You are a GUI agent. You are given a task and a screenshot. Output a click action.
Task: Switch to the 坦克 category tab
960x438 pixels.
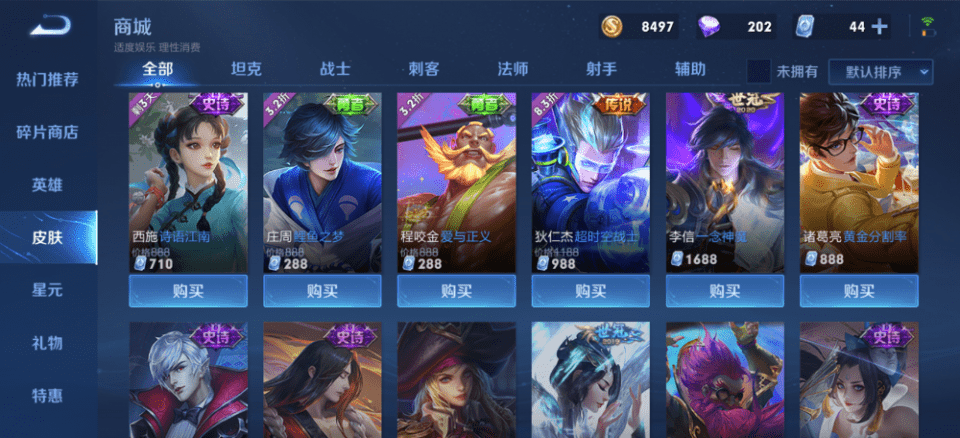246,69
